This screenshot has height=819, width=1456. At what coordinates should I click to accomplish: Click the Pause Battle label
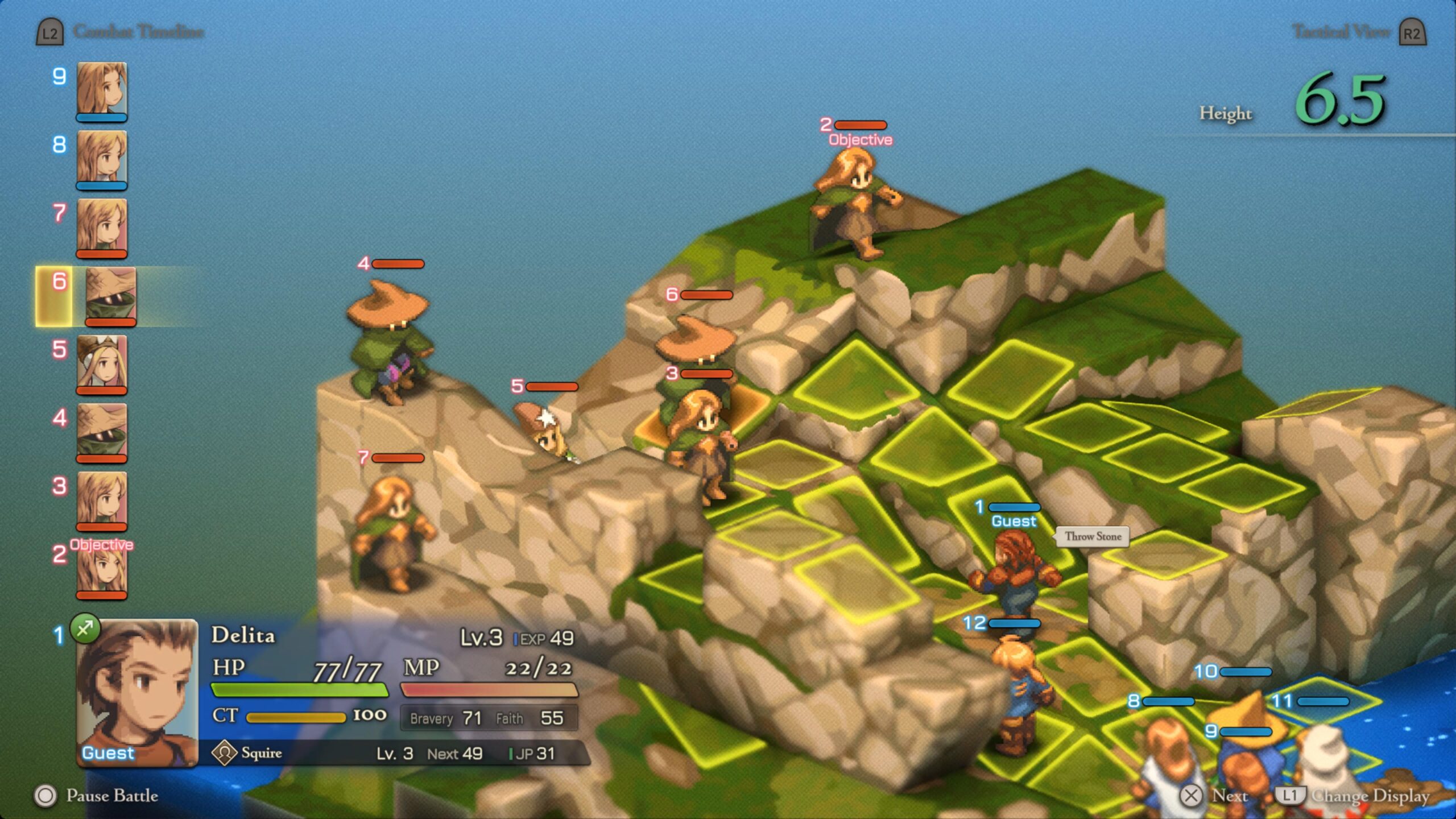(x=111, y=796)
